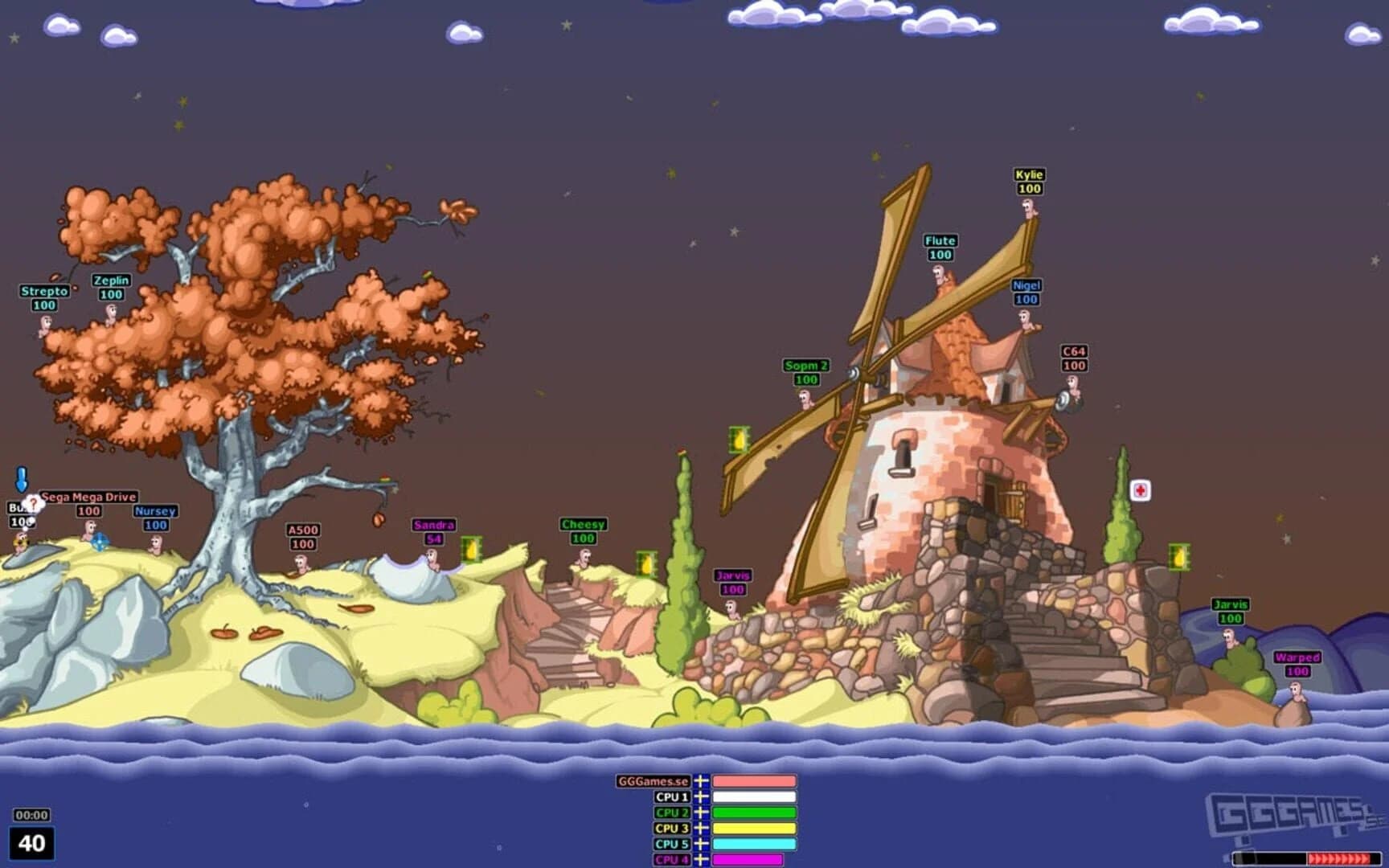Click the blue arrow marker above Bus
1389x868 pixels.
20,480
